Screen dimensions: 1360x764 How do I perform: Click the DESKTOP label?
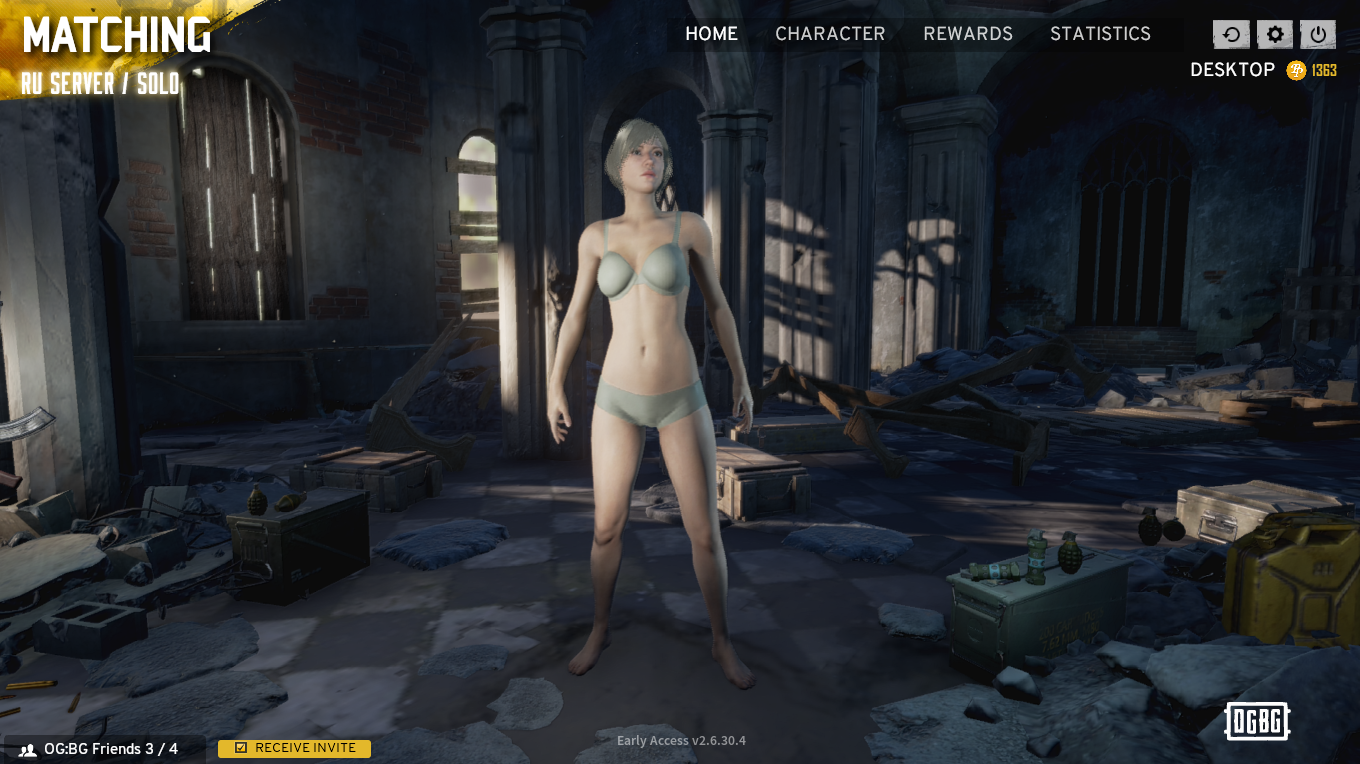pos(1231,70)
